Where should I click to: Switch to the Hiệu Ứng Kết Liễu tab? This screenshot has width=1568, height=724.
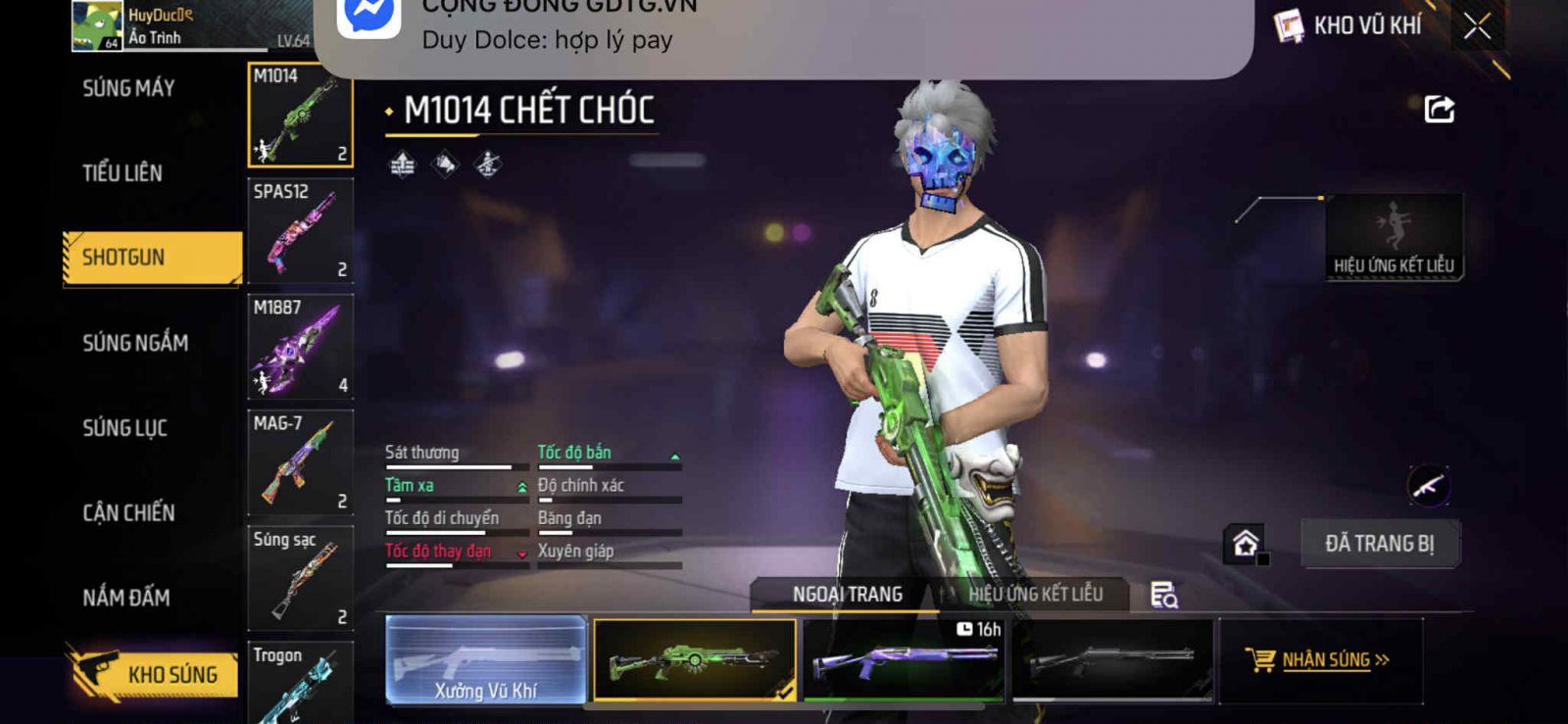click(x=1035, y=594)
